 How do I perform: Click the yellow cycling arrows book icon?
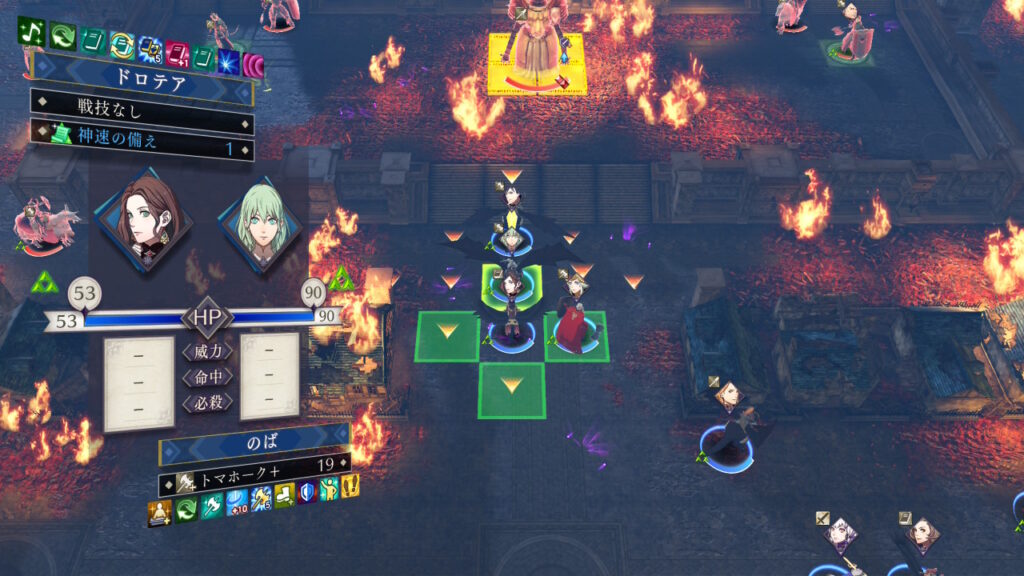pyautogui.click(x=123, y=44)
